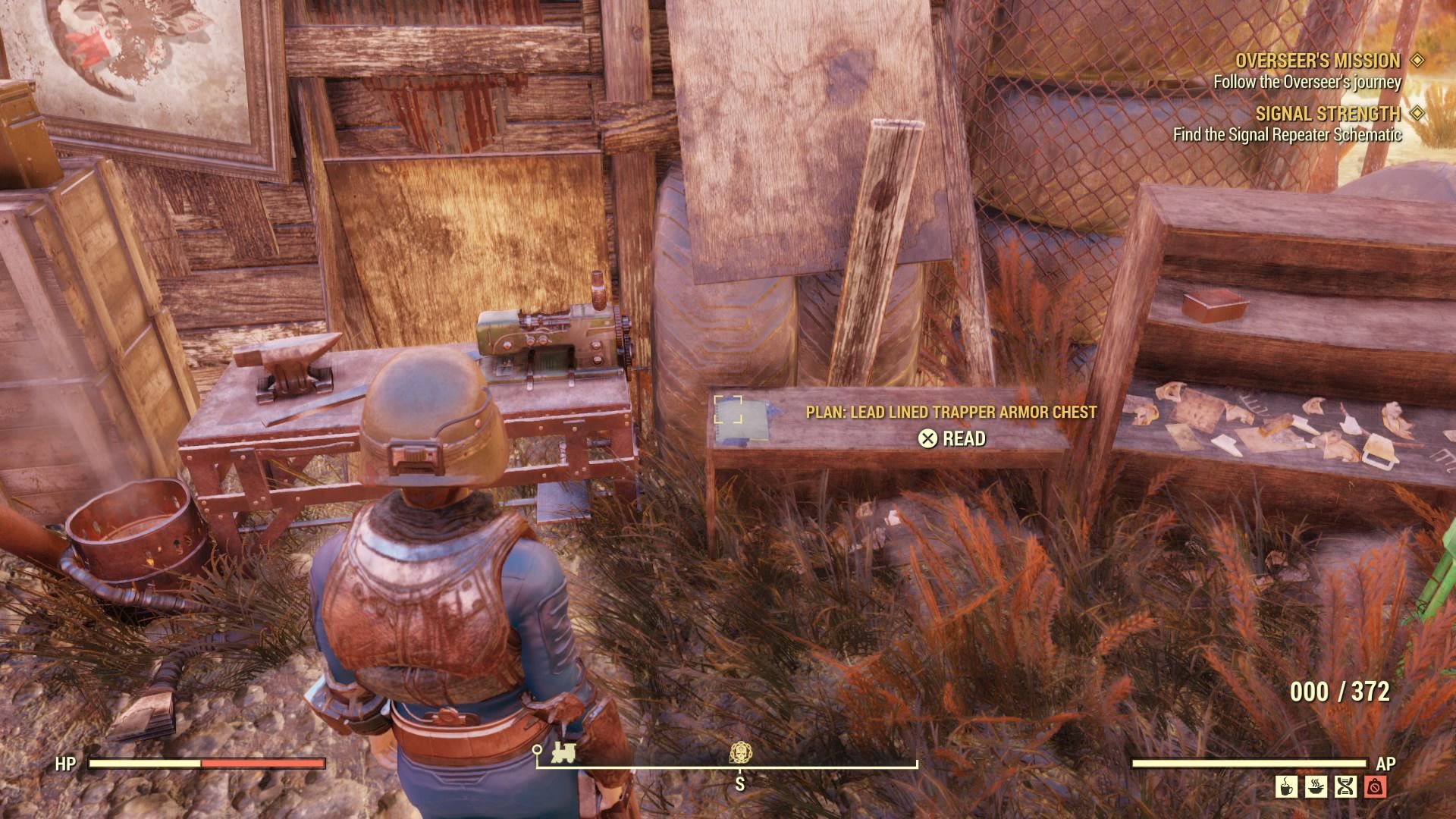The width and height of the screenshot is (1456, 819).
Task: Select the coffee mug buff icon
Action: pos(1286,786)
